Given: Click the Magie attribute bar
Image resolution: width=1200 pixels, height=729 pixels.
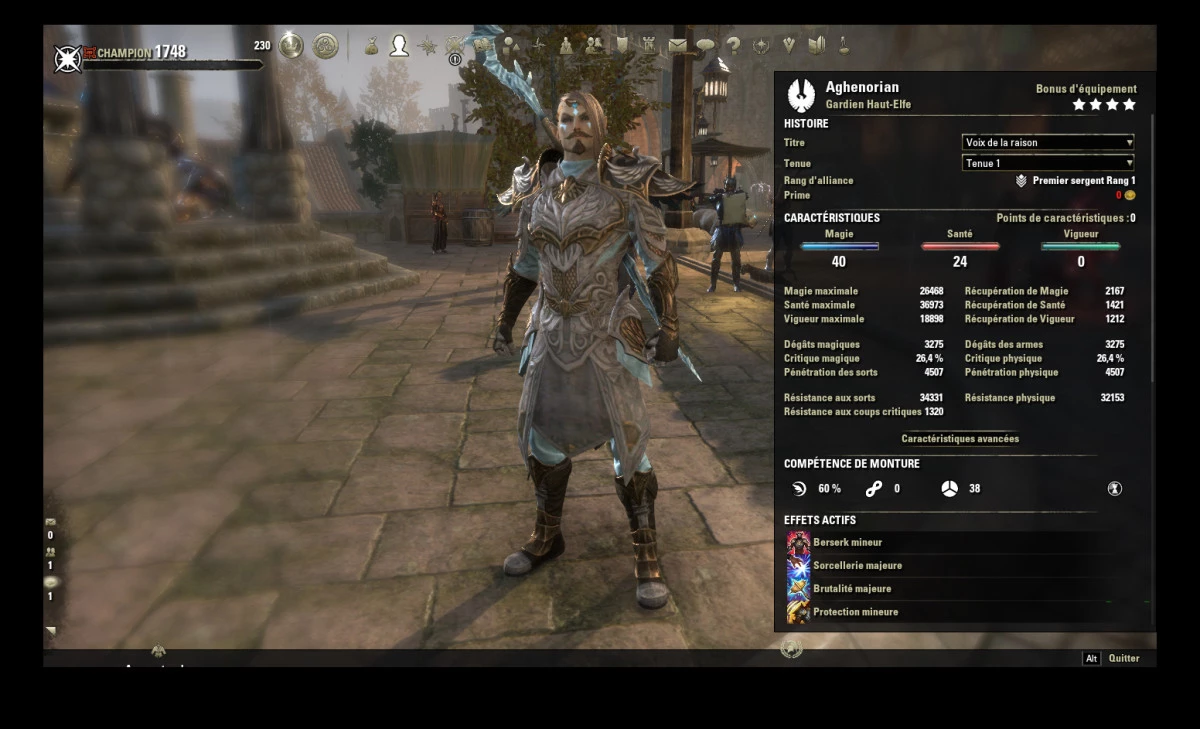Looking at the screenshot, I should pos(839,246).
